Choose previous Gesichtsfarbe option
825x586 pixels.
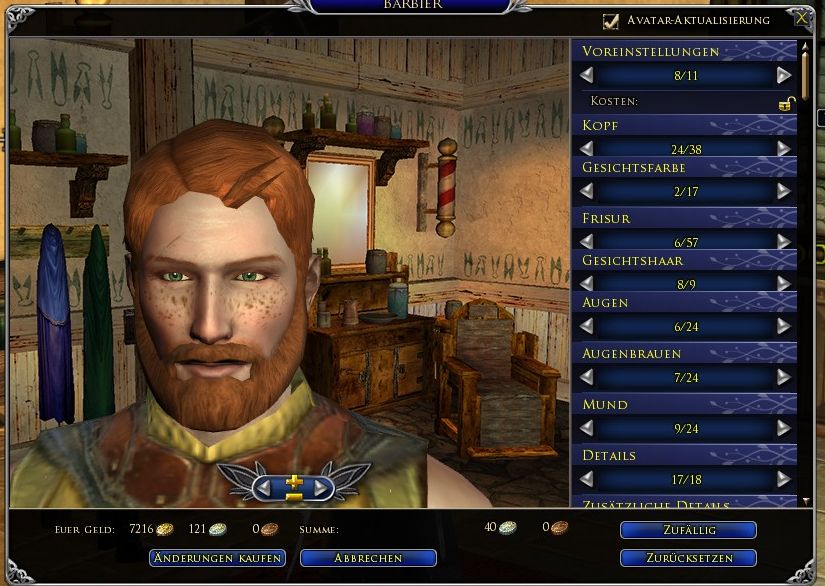[x=586, y=190]
